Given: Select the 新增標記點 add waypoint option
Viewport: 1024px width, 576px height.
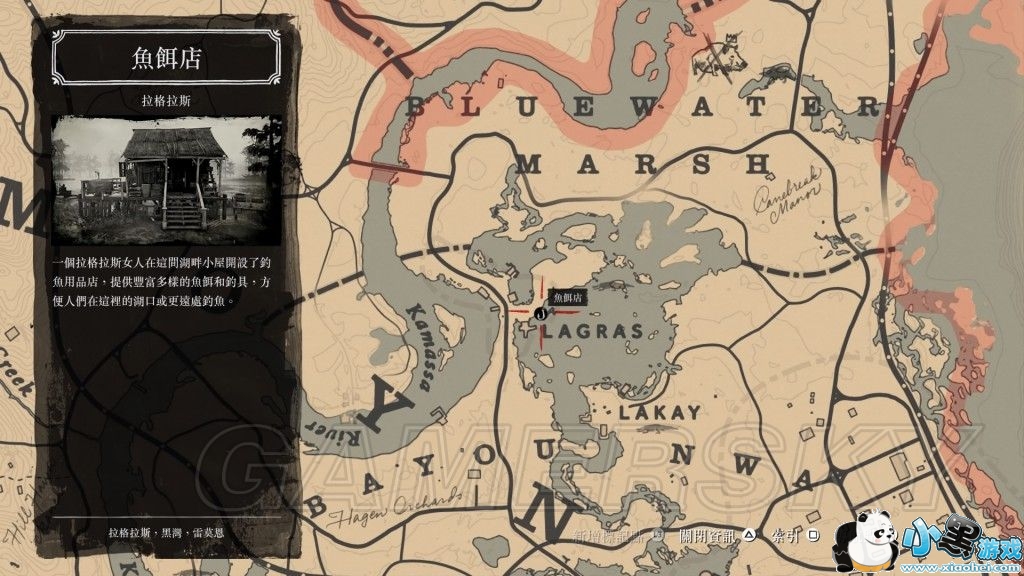Looking at the screenshot, I should click(613, 535).
